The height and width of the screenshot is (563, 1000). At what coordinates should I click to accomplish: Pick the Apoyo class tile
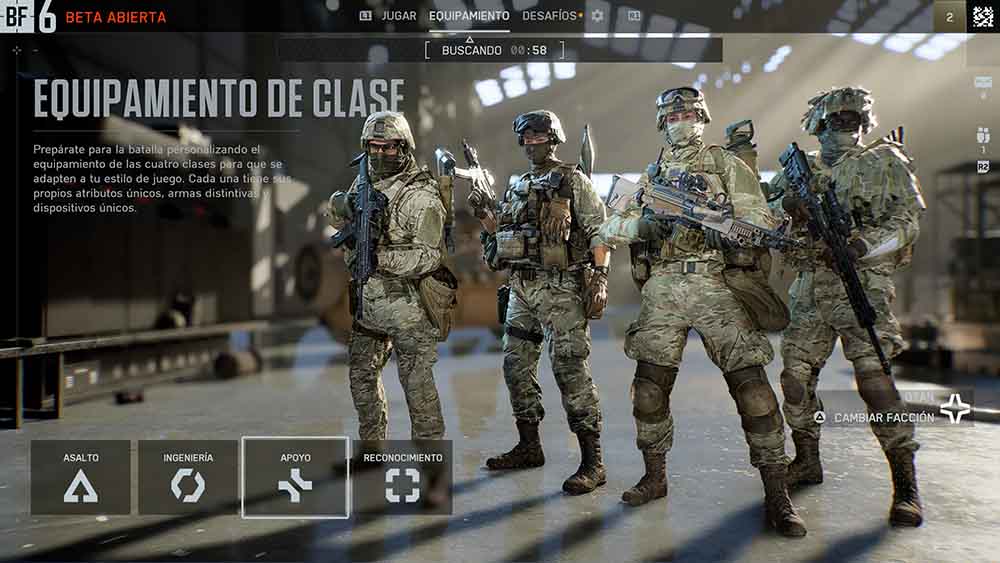pos(295,478)
